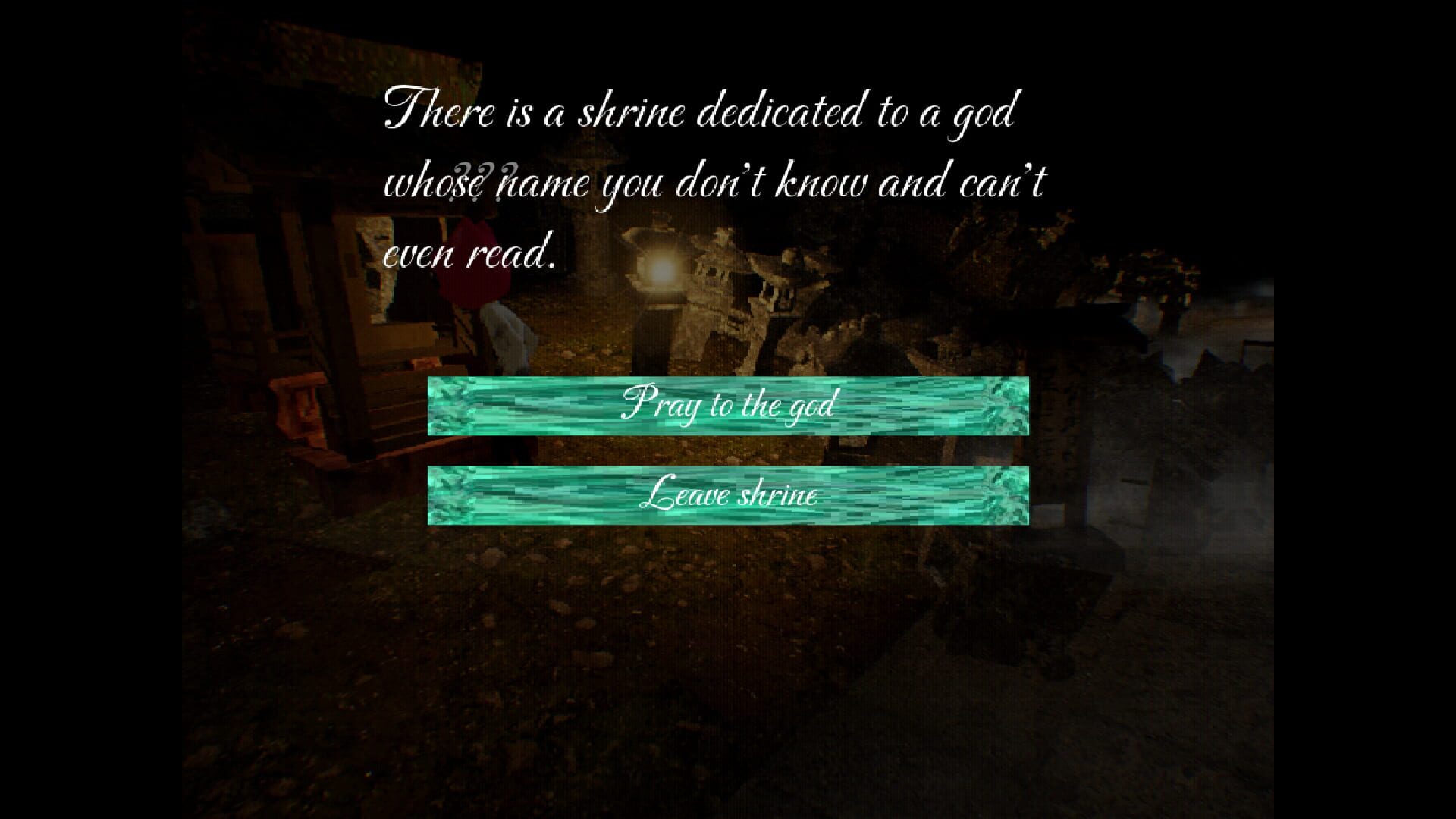Click the center of the Pray banner texture
The image size is (1456, 819).
pyautogui.click(x=728, y=407)
